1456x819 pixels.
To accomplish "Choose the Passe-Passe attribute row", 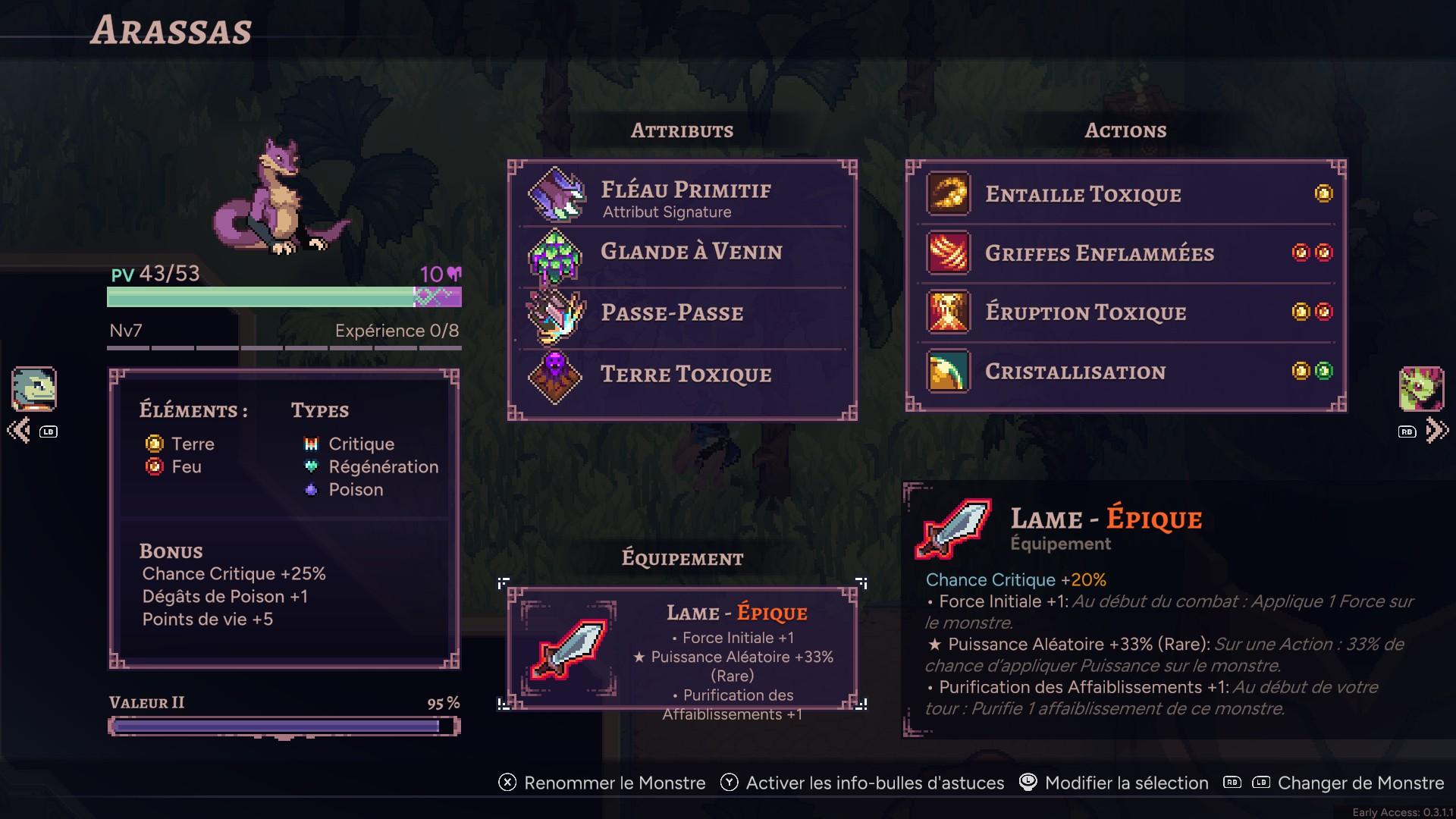I will (682, 313).
